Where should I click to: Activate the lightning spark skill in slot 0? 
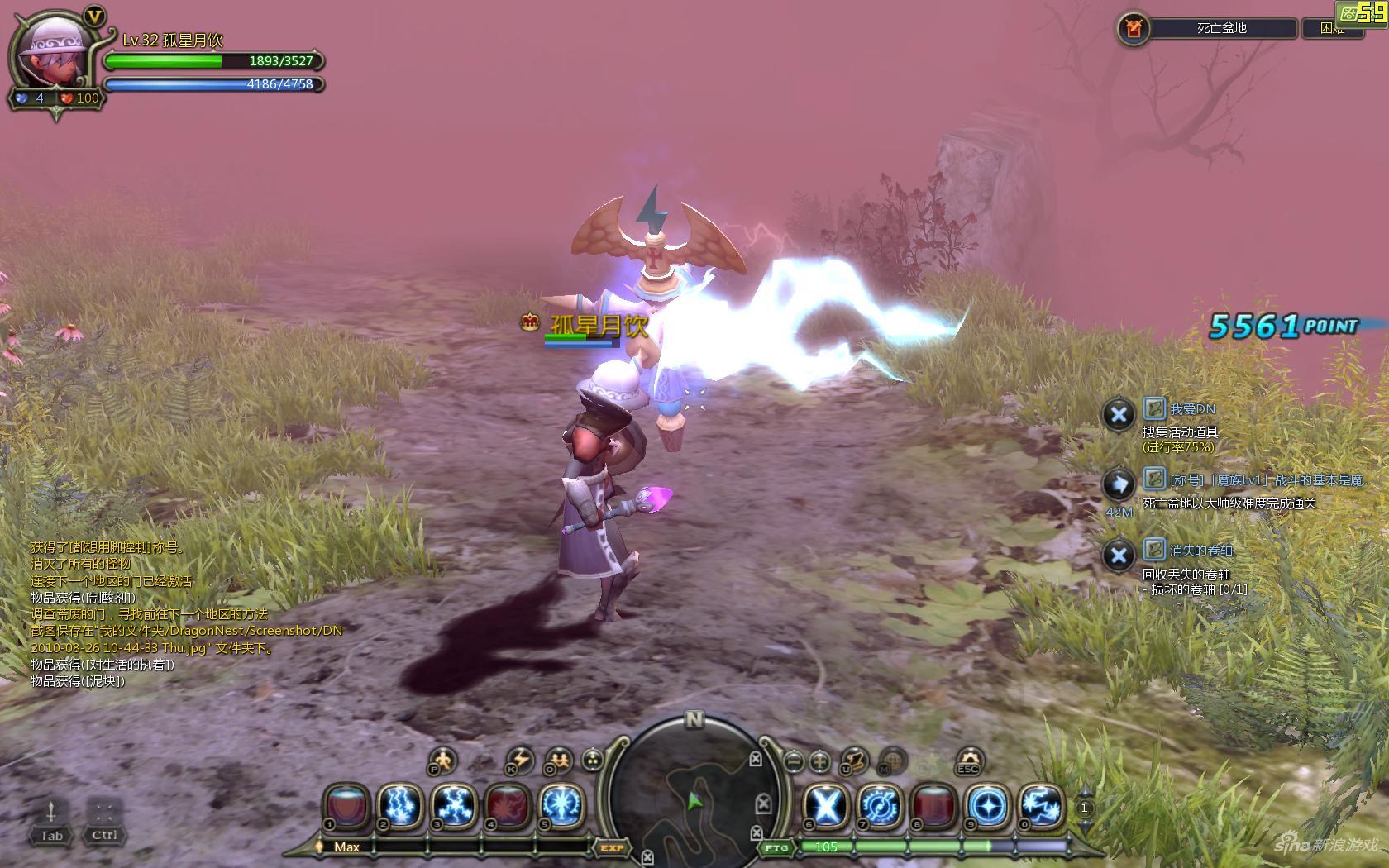(1041, 805)
